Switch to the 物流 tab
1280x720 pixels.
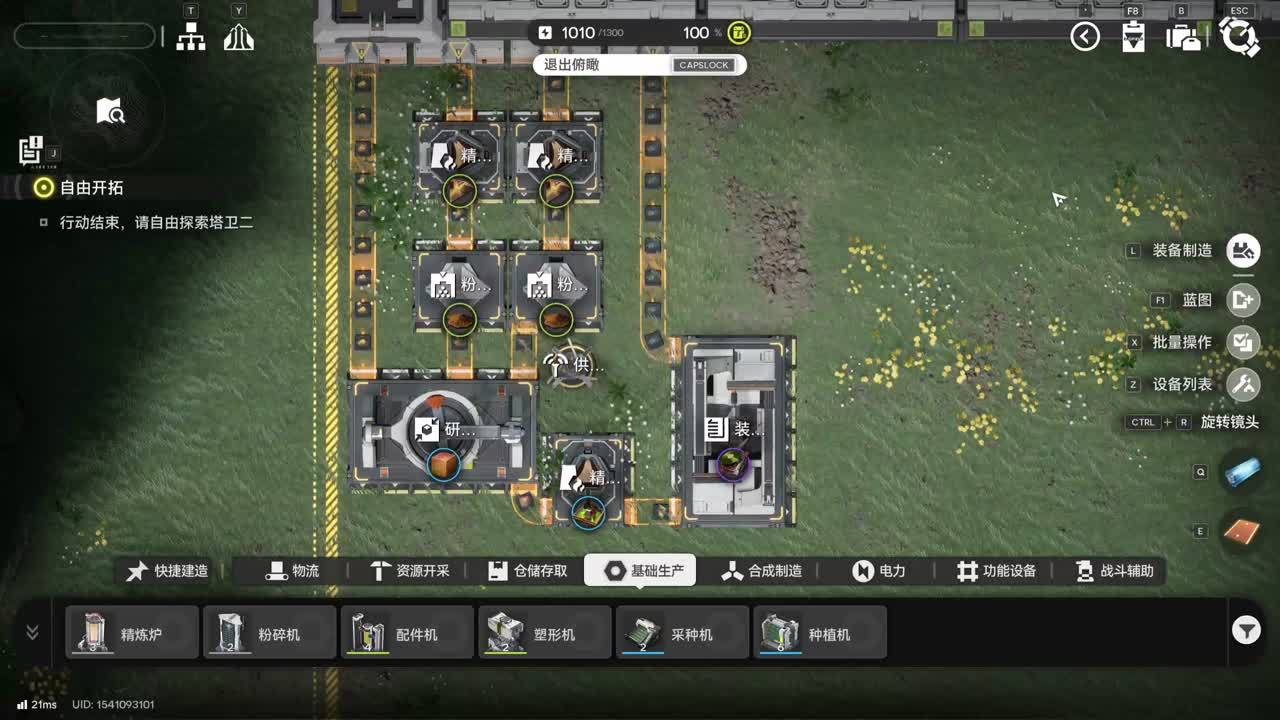[x=292, y=571]
